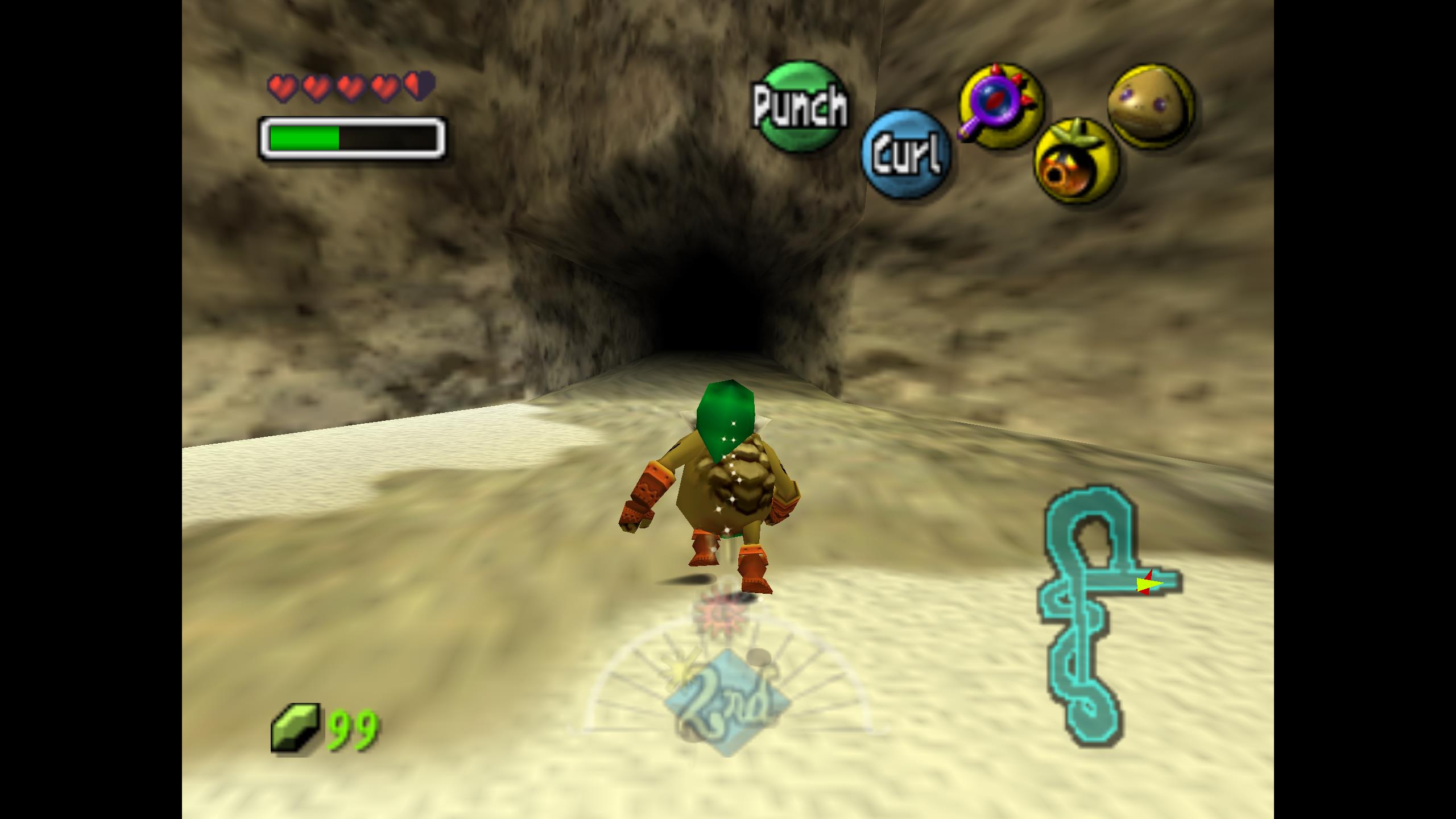Click the teal dungeon minimap
1456x819 pixels.
click(1098, 614)
